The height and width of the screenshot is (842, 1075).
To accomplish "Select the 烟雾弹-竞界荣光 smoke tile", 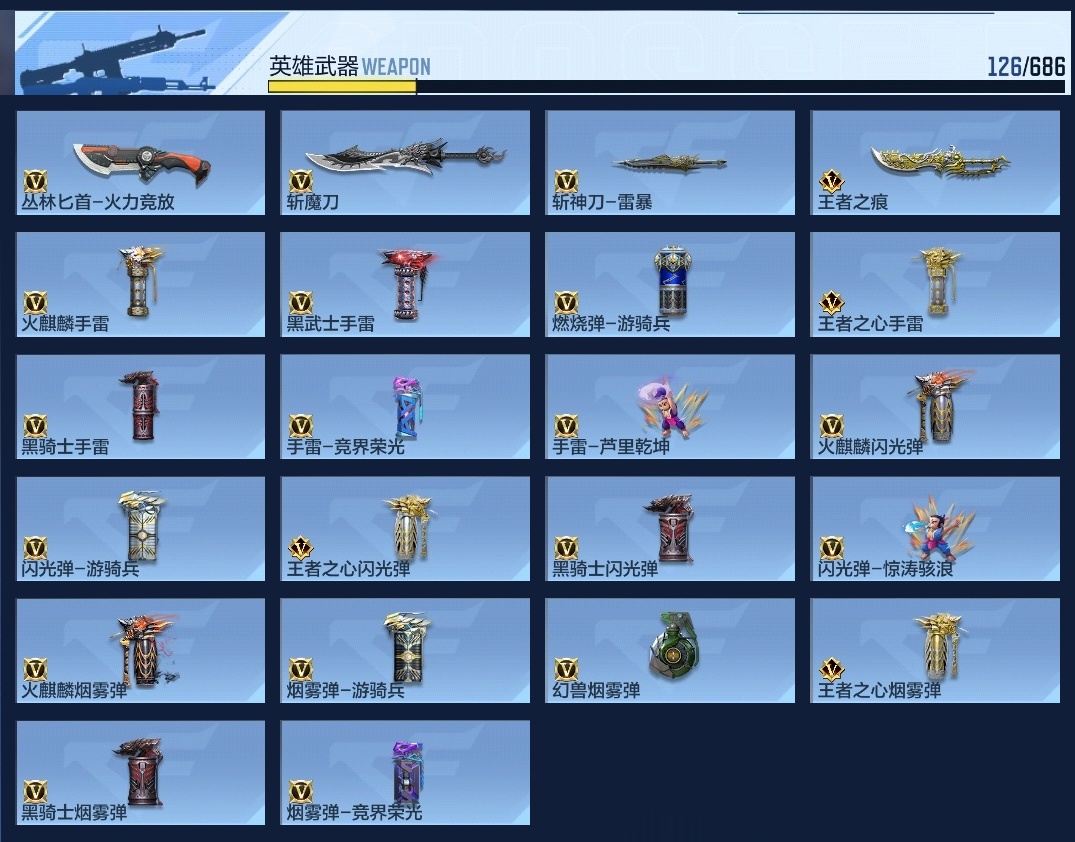I will tap(405, 772).
